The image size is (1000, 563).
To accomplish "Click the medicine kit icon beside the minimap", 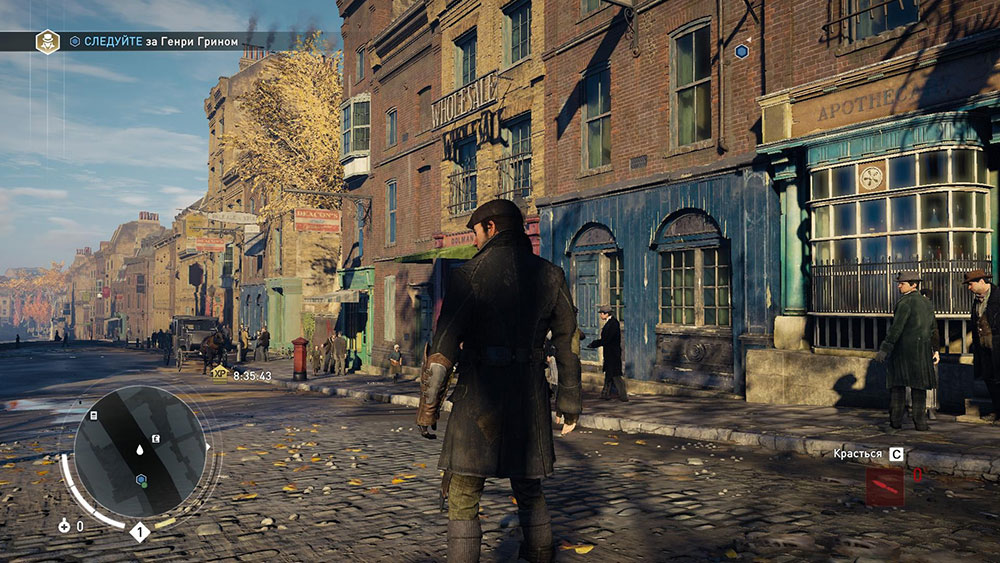I will [64, 525].
